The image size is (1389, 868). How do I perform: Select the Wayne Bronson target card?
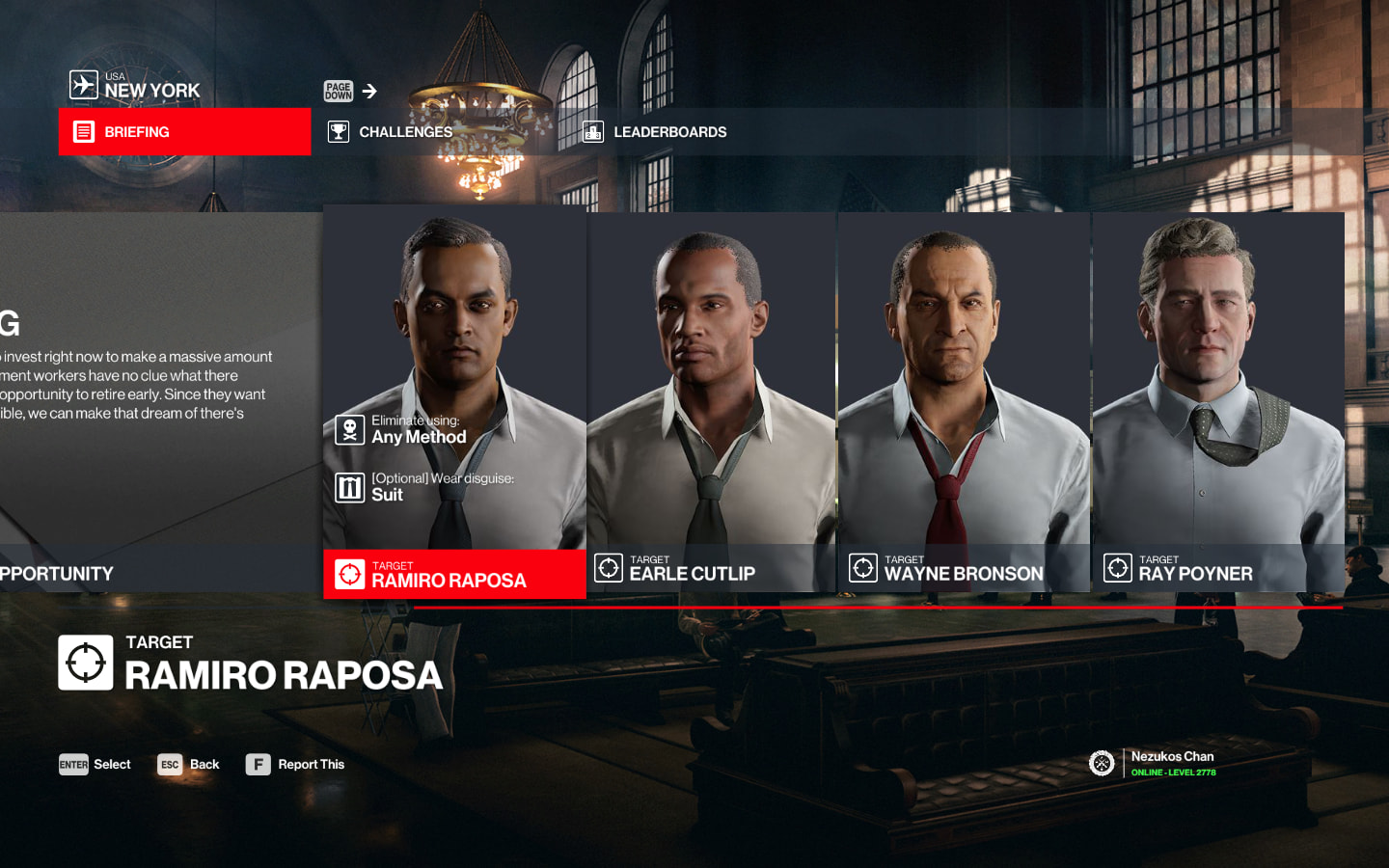(964, 401)
